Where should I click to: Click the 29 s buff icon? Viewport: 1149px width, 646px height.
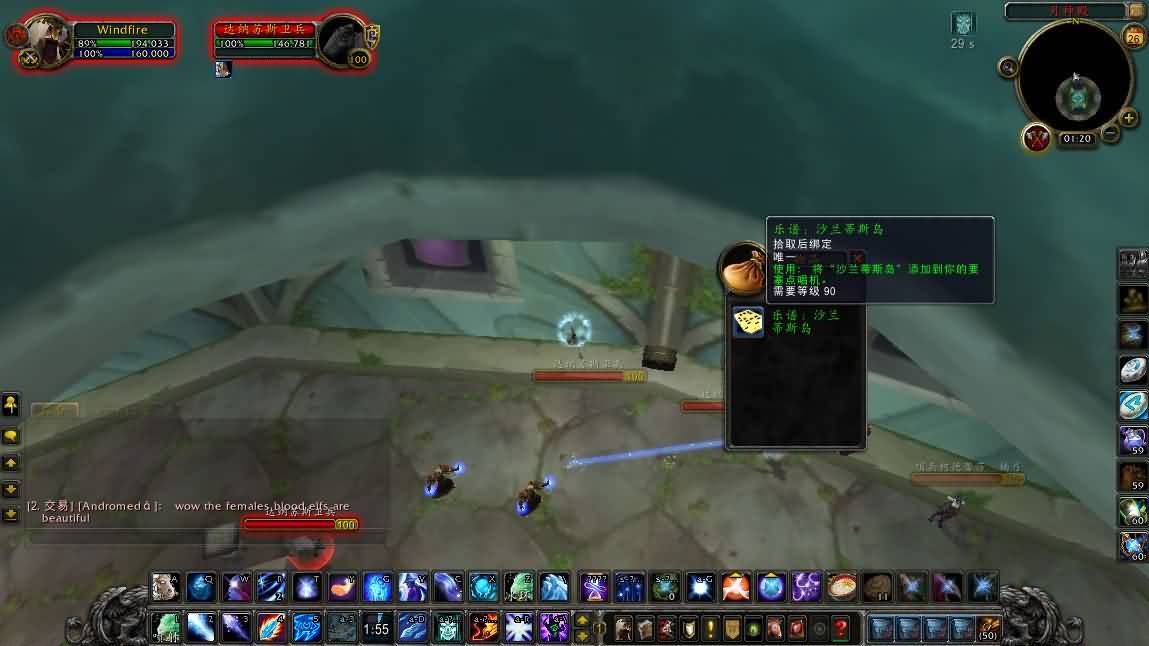pyautogui.click(x=962, y=24)
